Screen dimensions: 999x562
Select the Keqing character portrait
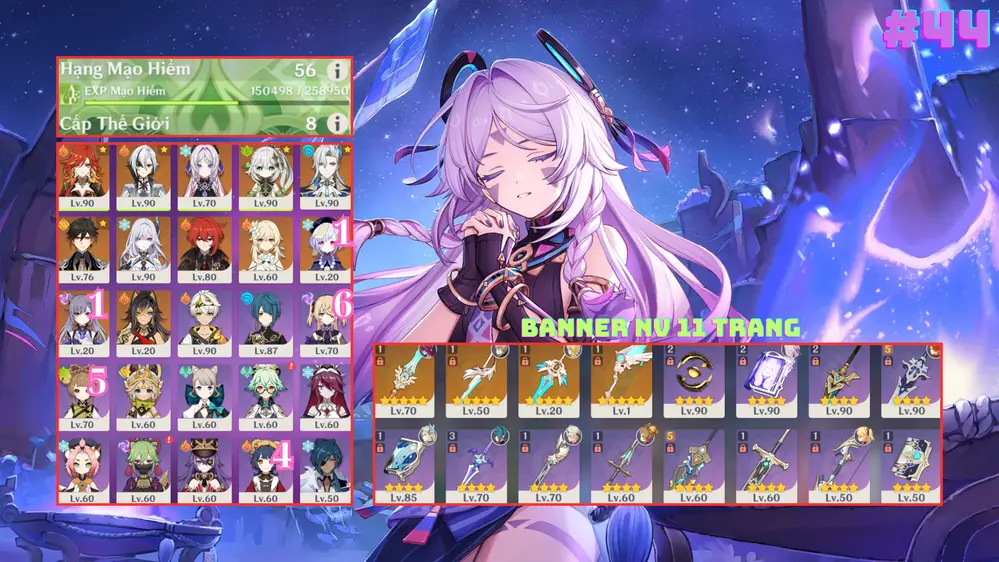pos(84,319)
